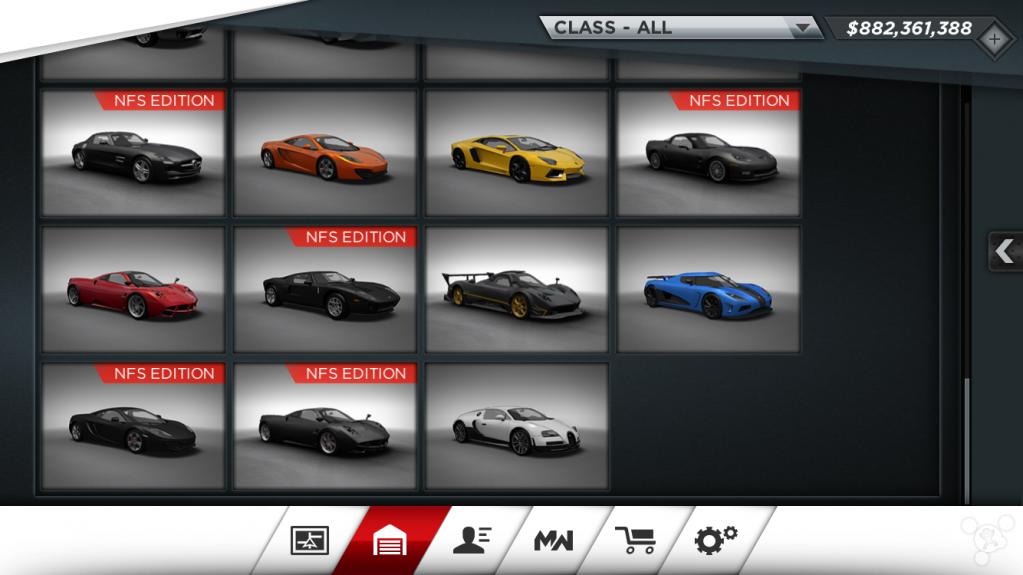1023x575 pixels.
Task: Select the NFS Edition Mercedes SLS tile
Action: pos(133,153)
